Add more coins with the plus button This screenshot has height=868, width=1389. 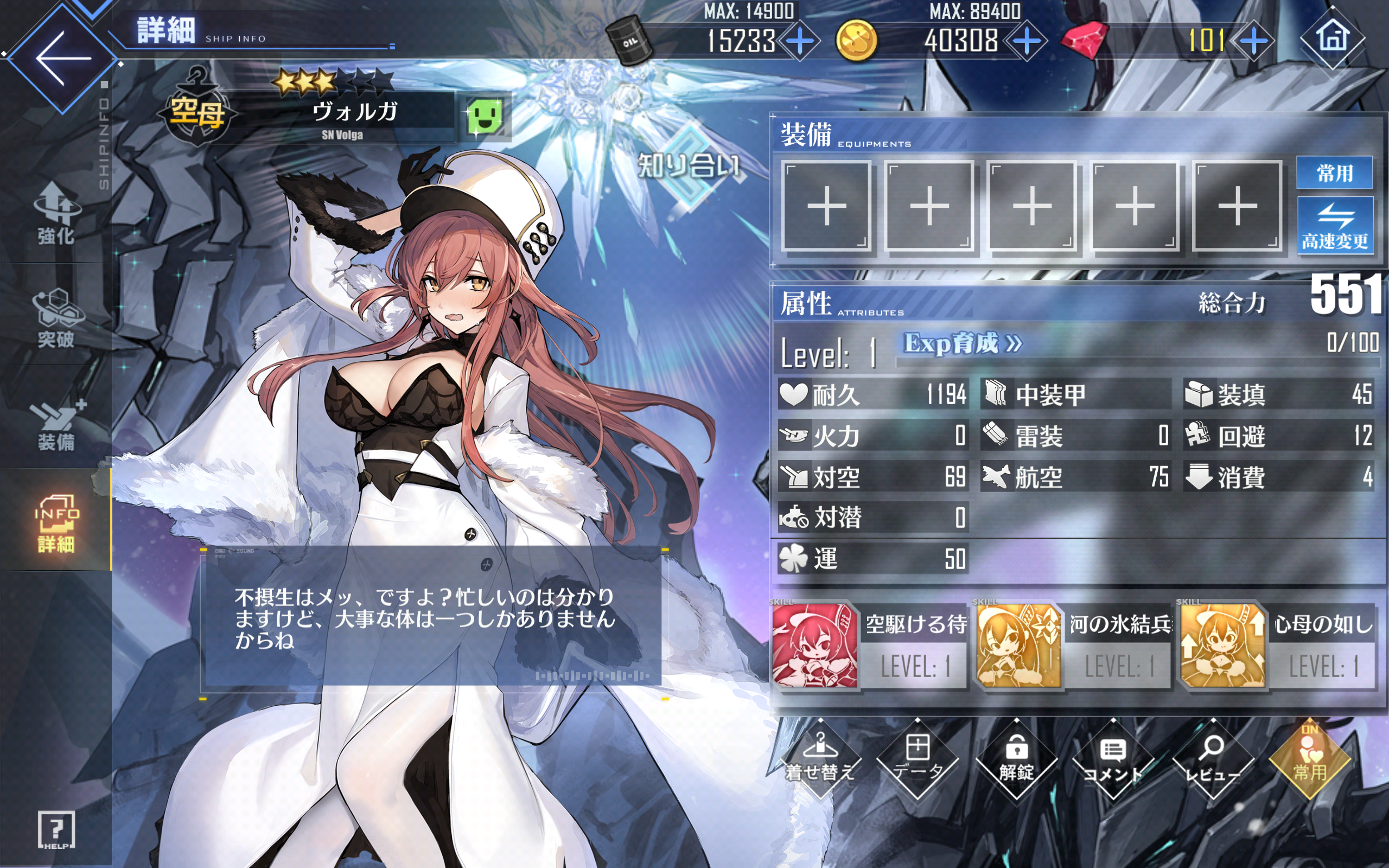(1026, 41)
